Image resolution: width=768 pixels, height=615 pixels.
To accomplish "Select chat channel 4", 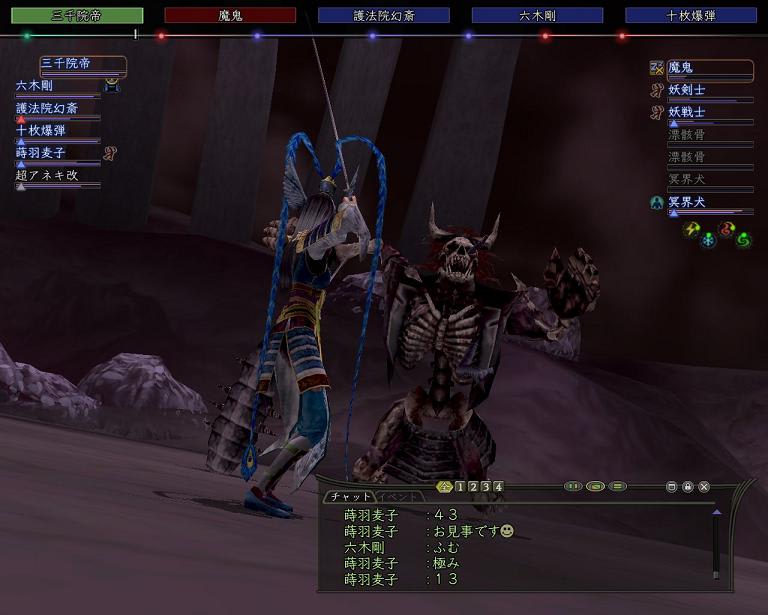I will tap(498, 487).
